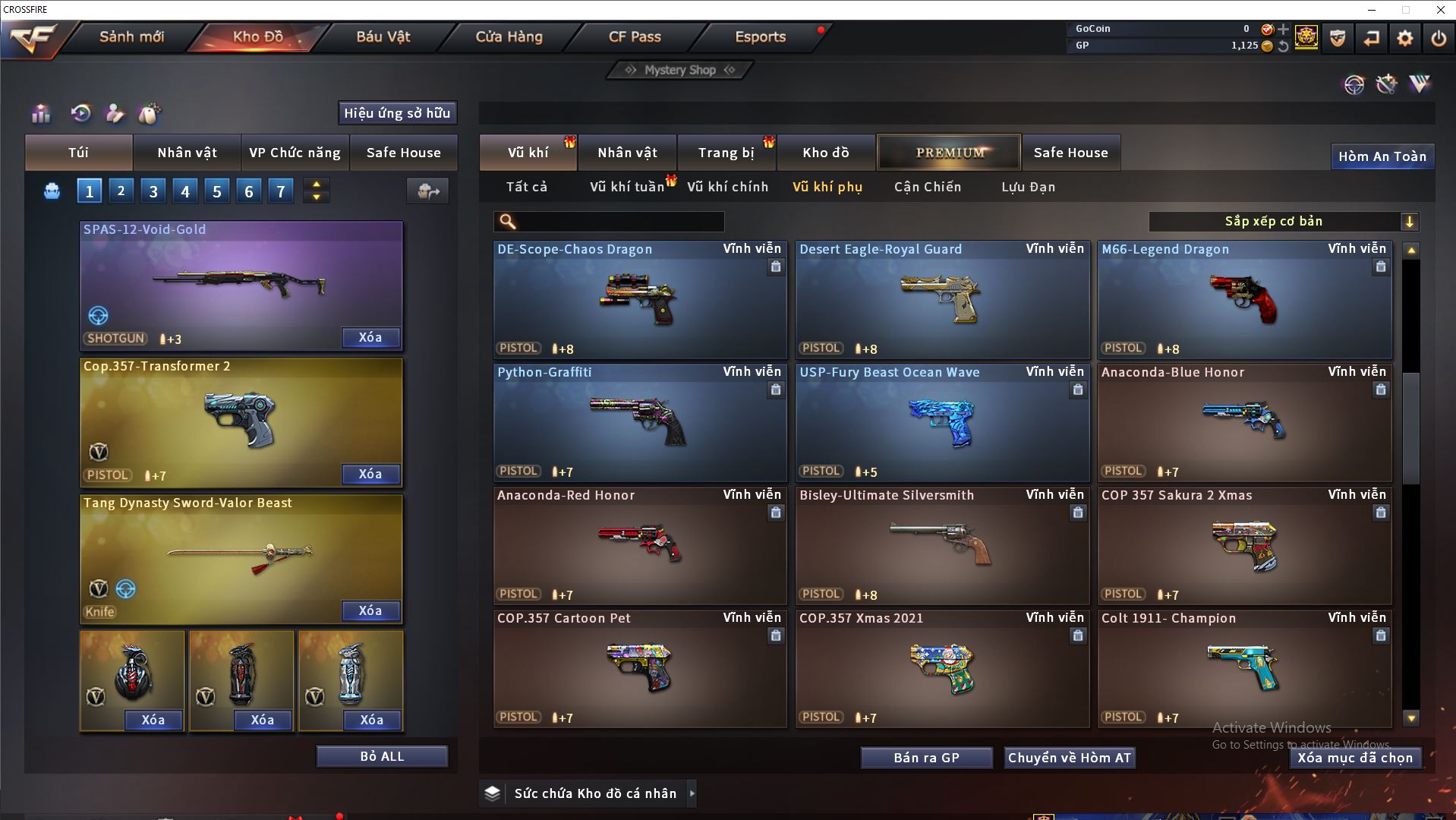The width and height of the screenshot is (1456, 820).
Task: Open the Esports menu
Action: coord(760,36)
